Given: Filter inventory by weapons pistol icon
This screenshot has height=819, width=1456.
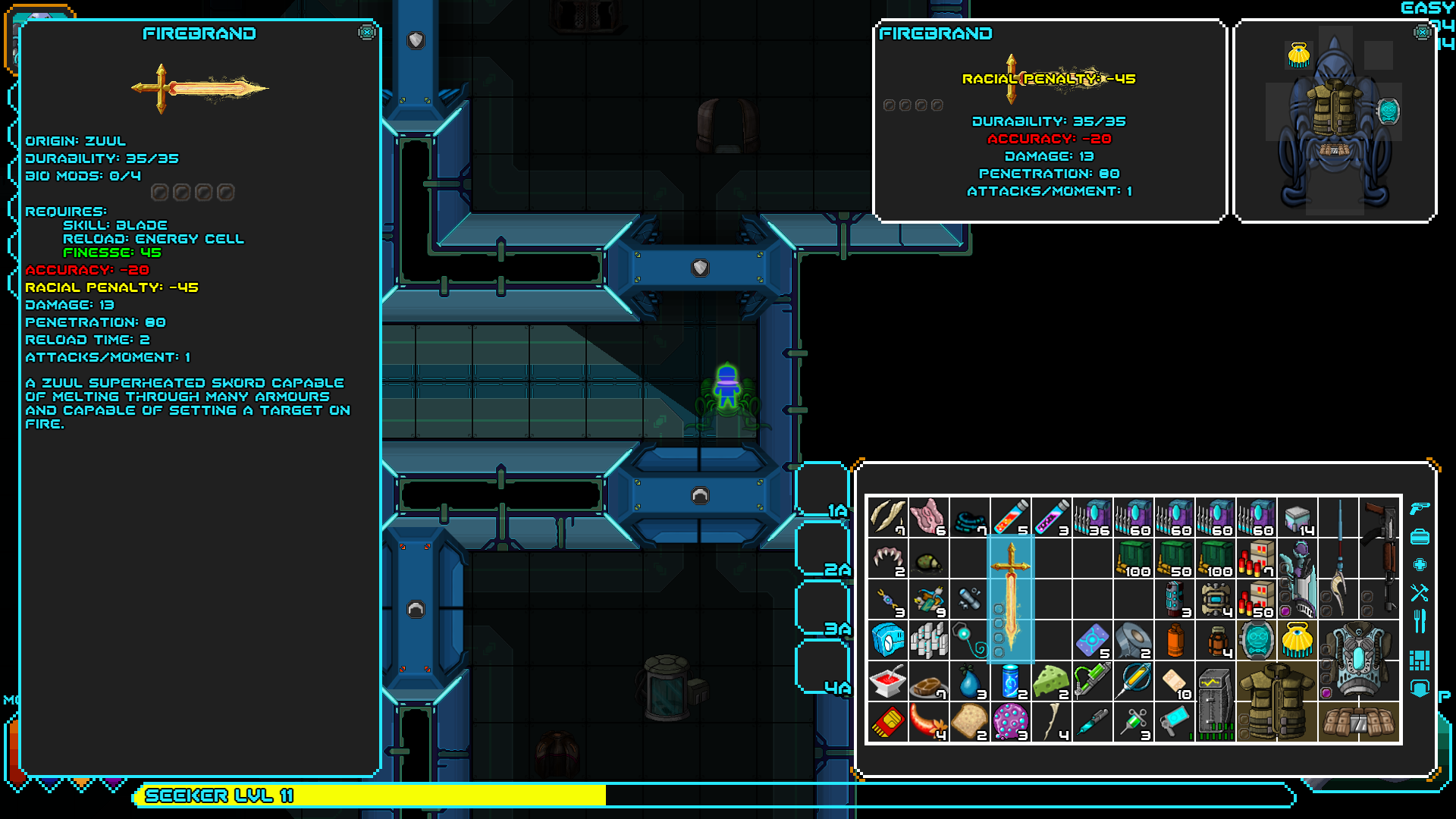Looking at the screenshot, I should (x=1420, y=509).
